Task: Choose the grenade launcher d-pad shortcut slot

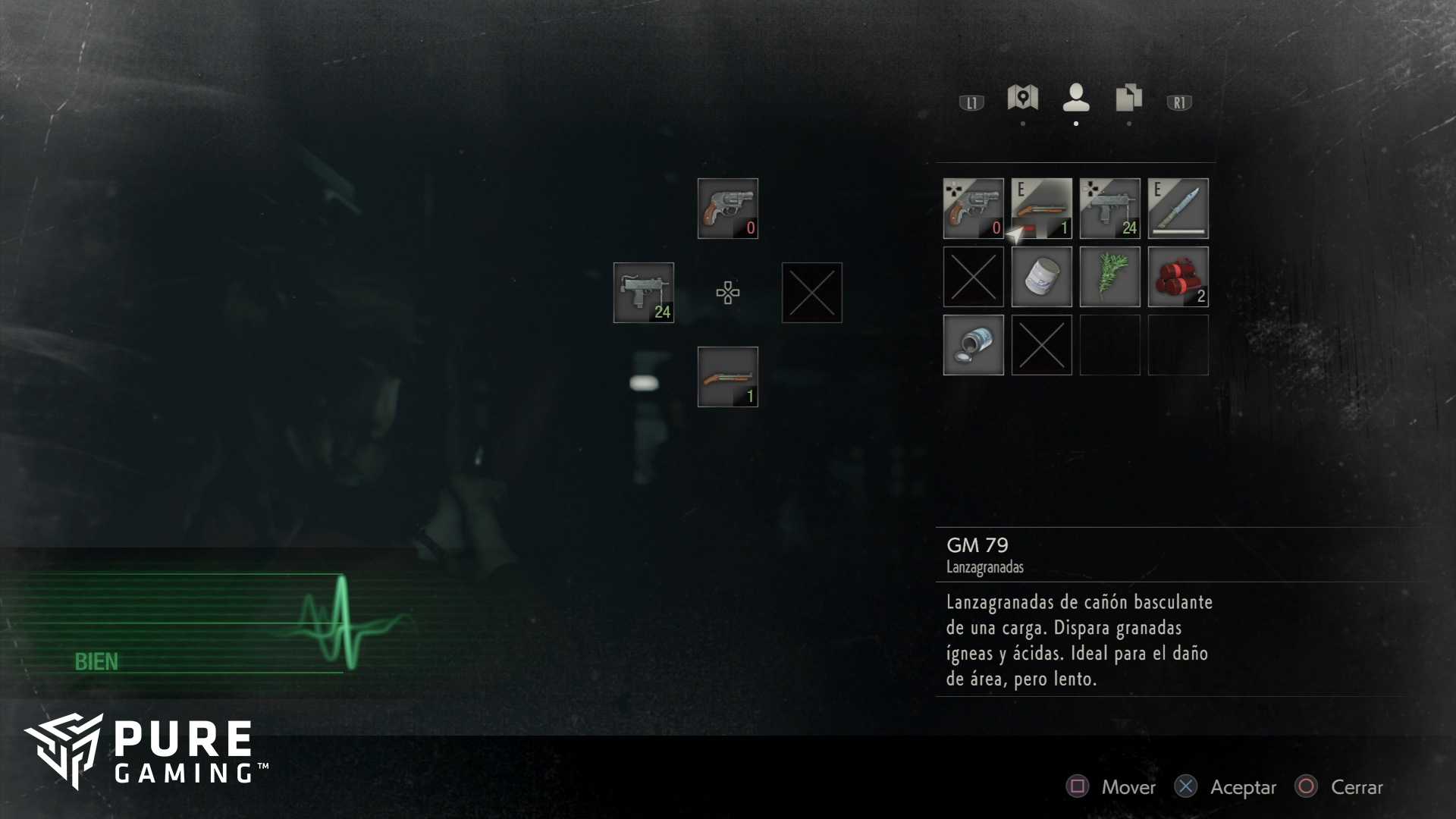Action: (x=727, y=377)
